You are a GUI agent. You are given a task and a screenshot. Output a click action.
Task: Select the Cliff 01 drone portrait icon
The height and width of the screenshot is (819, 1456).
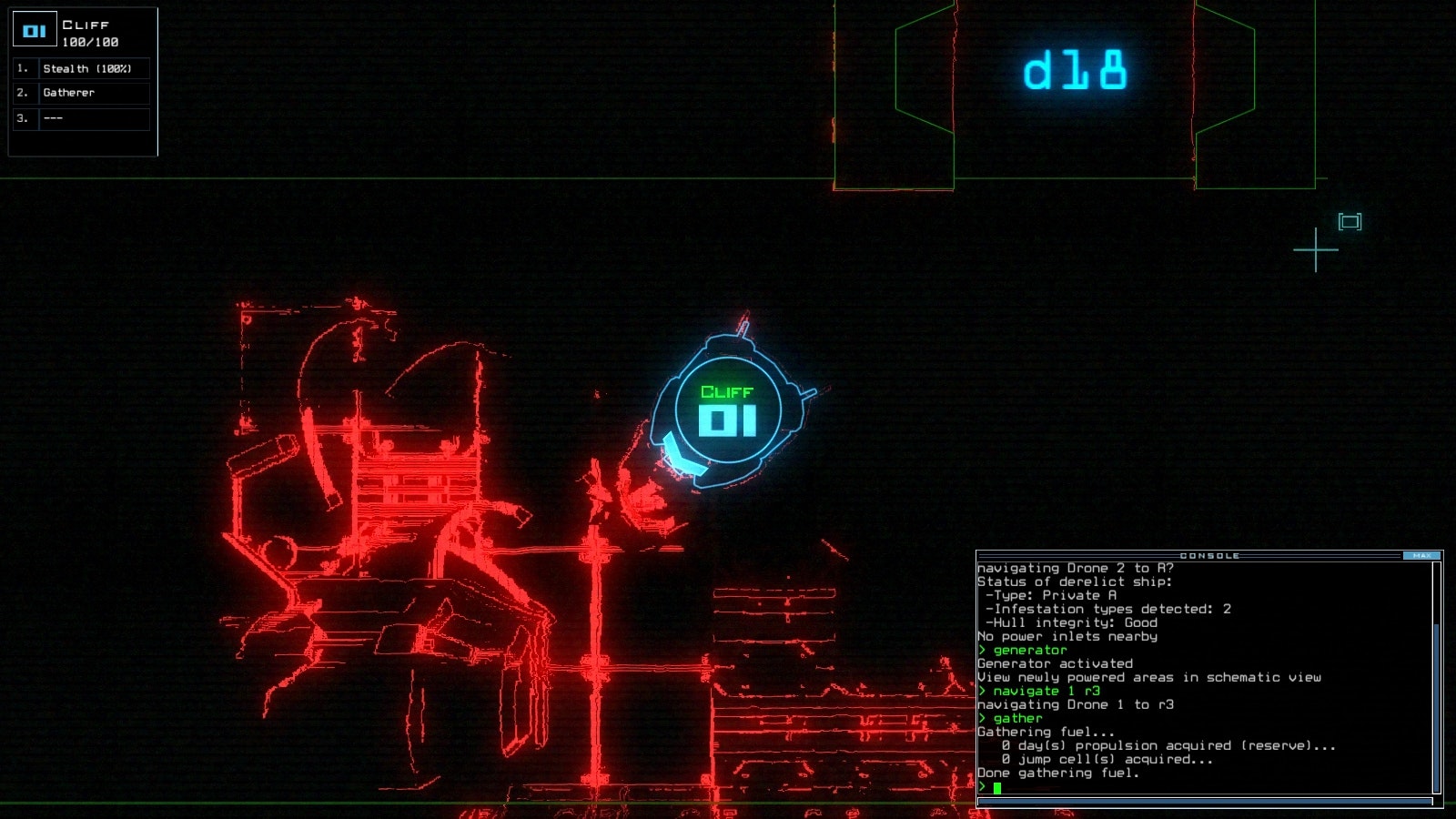34,29
